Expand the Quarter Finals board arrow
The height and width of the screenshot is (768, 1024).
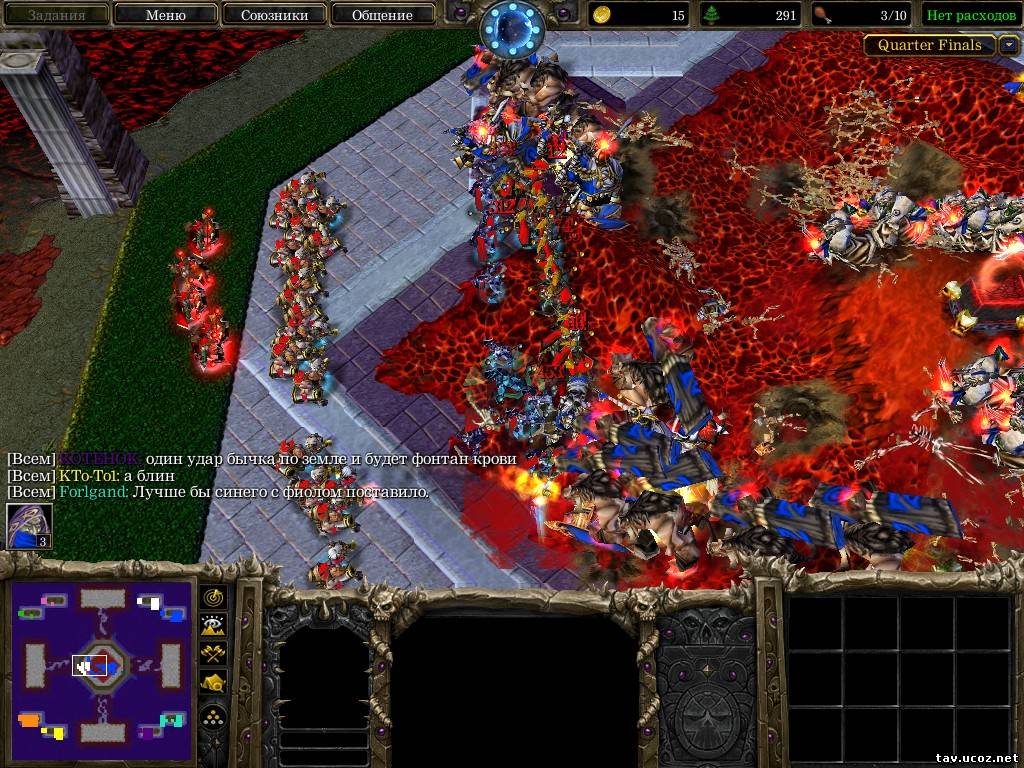click(1008, 45)
